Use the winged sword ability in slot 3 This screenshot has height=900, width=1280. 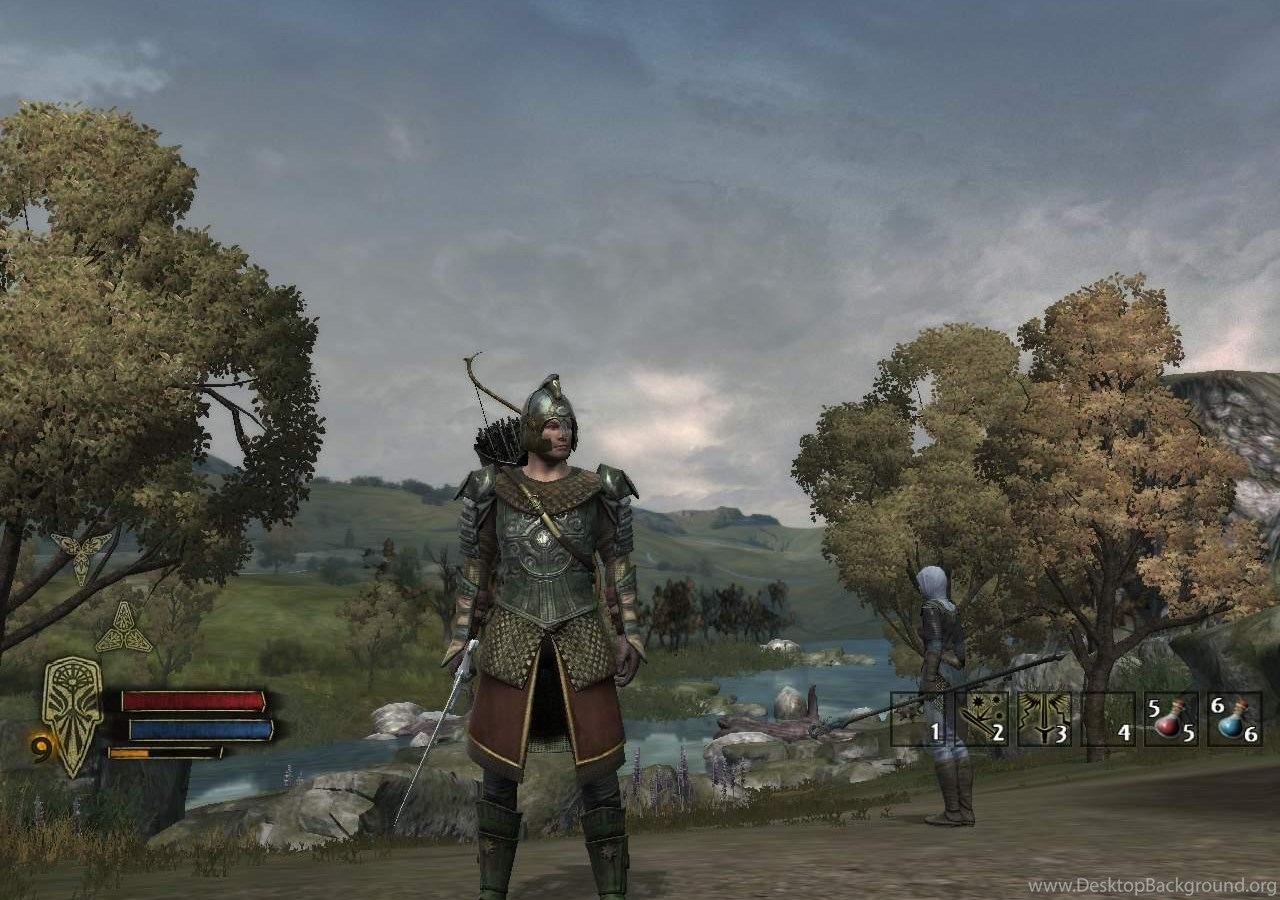[1044, 719]
